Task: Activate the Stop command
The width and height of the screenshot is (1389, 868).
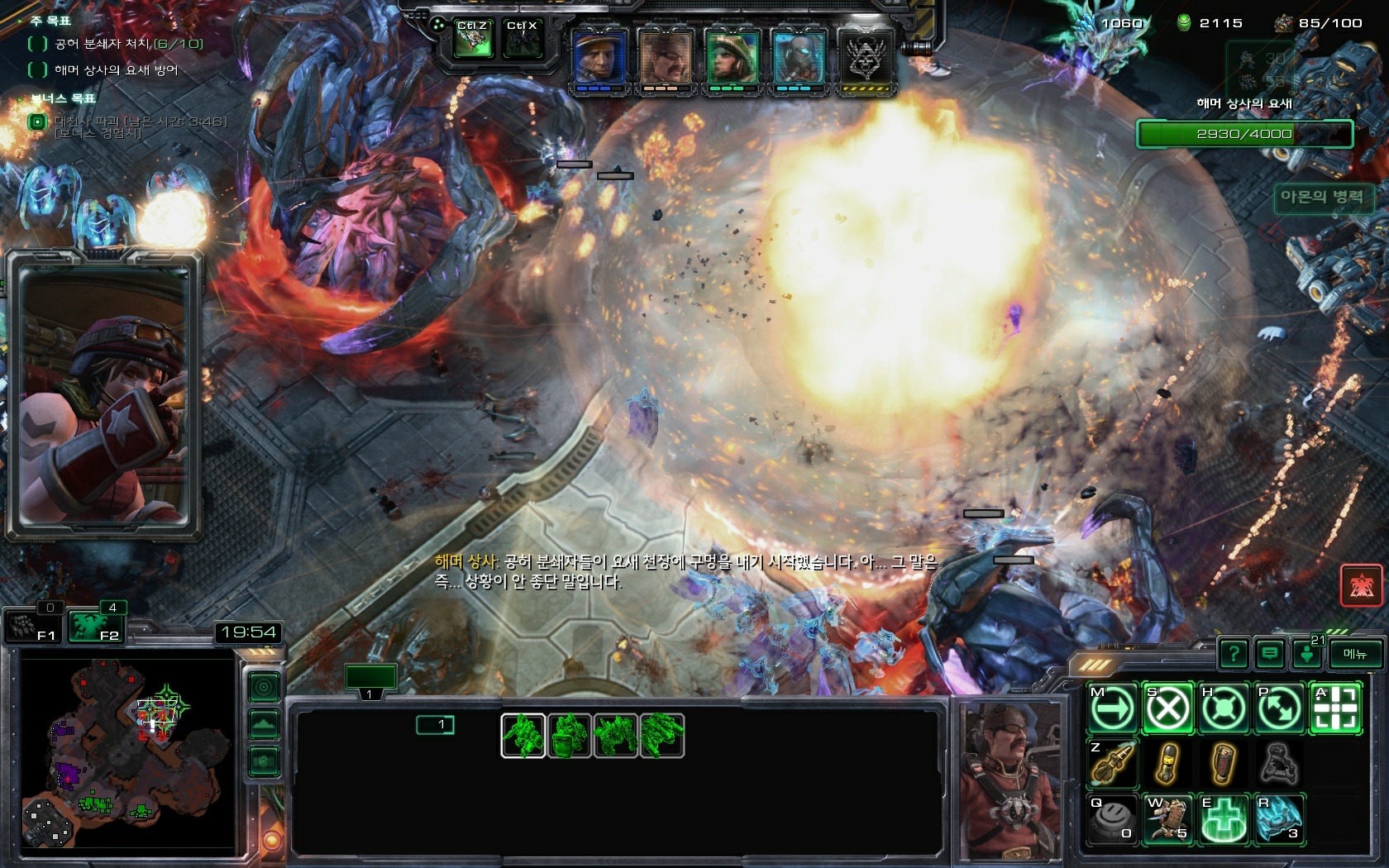Action: pyautogui.click(x=1167, y=708)
